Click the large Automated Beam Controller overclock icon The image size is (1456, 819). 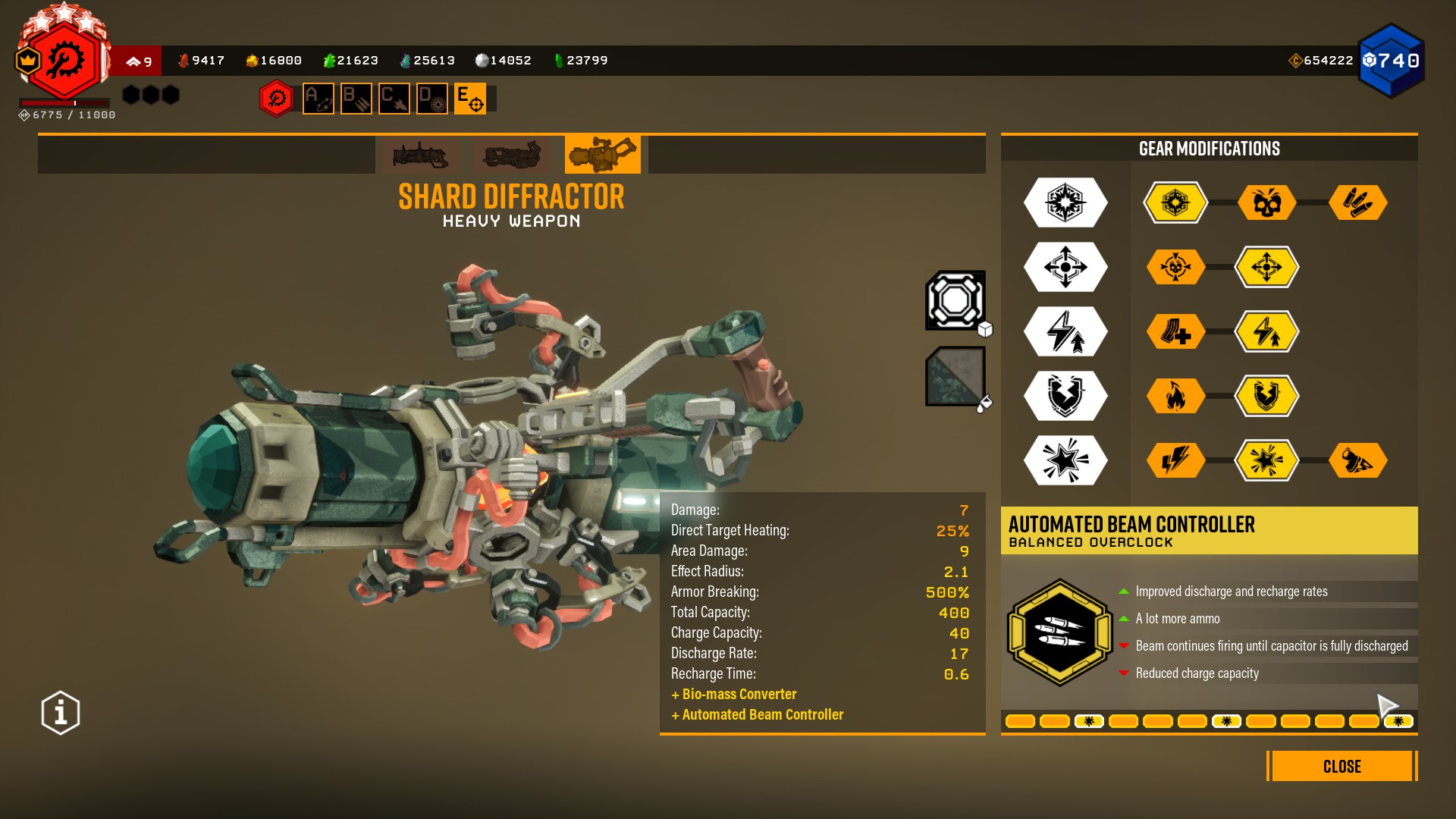tap(1059, 632)
